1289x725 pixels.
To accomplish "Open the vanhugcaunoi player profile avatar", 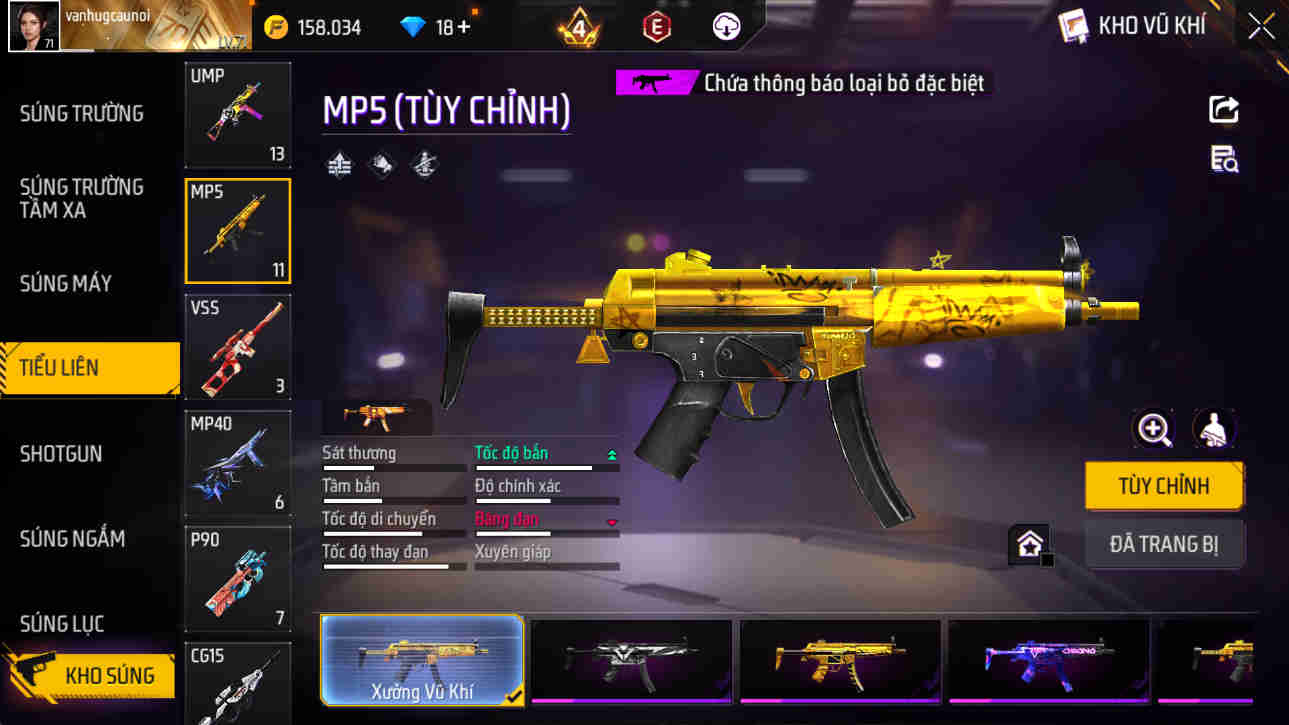I will pos(34,26).
